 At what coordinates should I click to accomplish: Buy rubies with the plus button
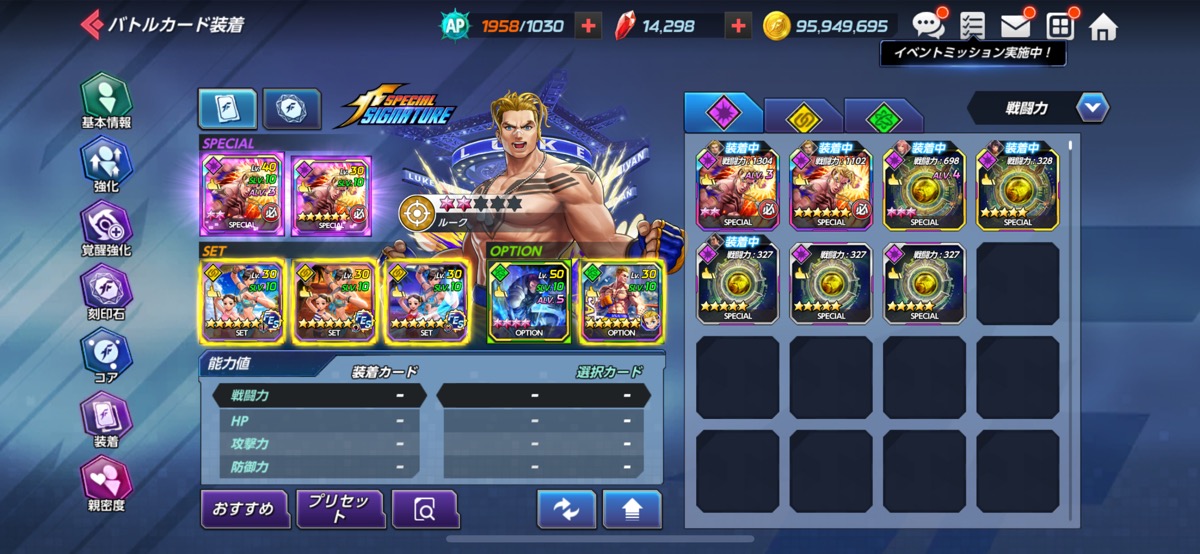point(738,26)
